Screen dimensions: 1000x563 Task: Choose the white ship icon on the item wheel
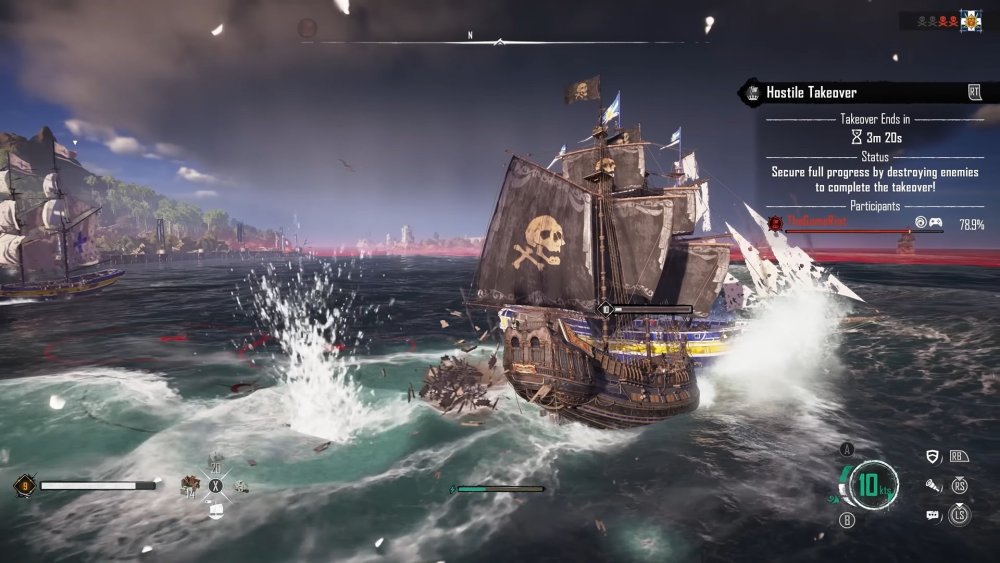(x=215, y=510)
